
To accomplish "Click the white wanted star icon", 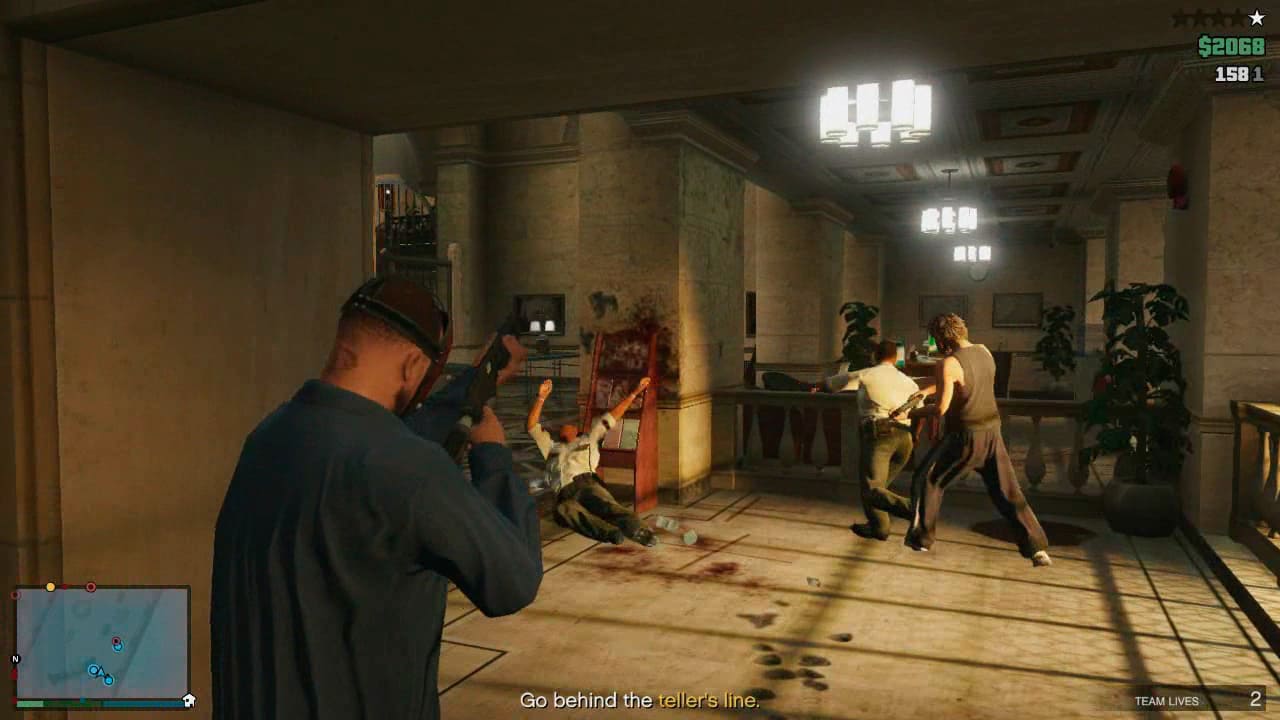I will point(1255,18).
